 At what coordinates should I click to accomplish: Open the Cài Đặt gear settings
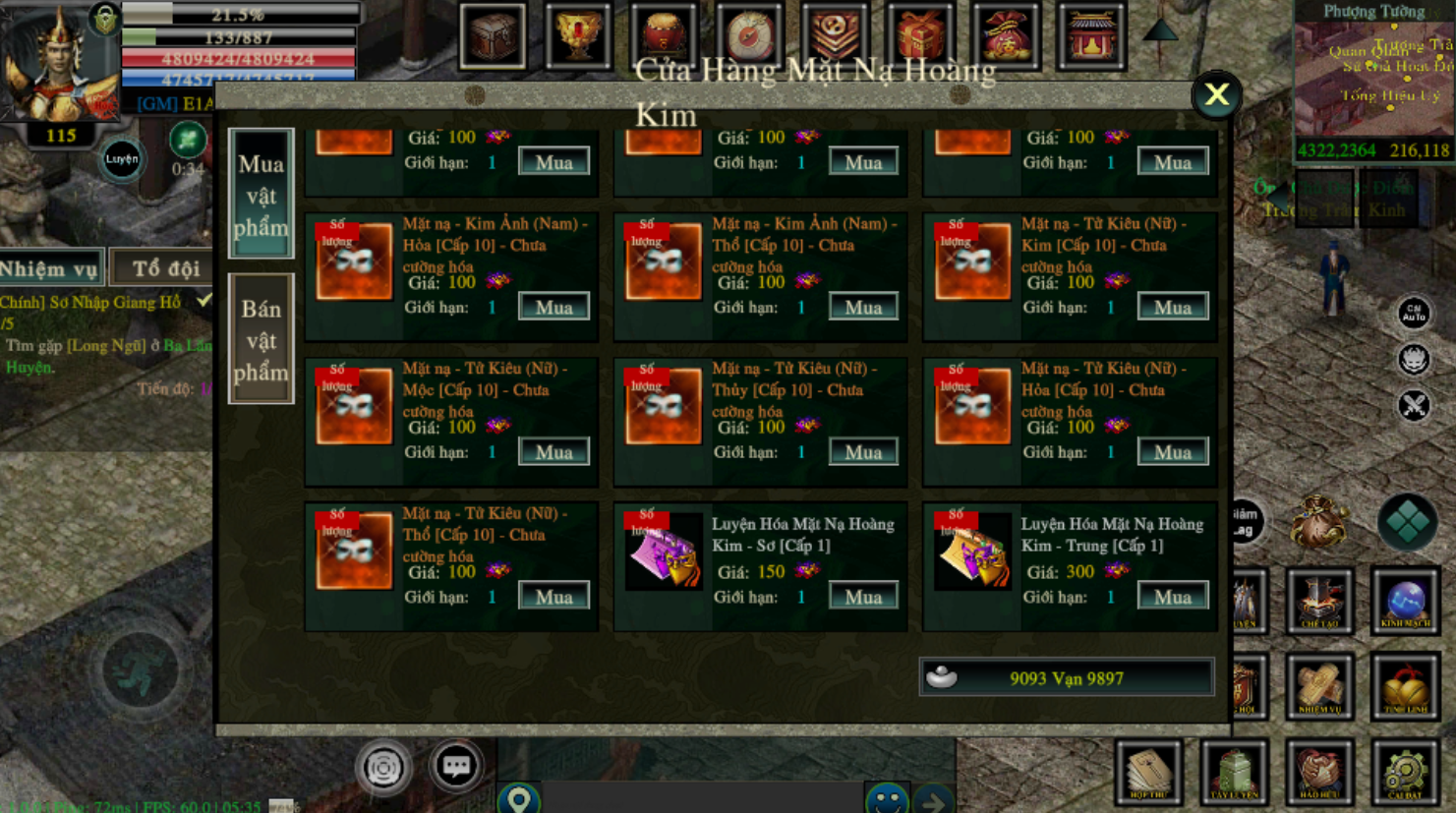click(x=1405, y=772)
